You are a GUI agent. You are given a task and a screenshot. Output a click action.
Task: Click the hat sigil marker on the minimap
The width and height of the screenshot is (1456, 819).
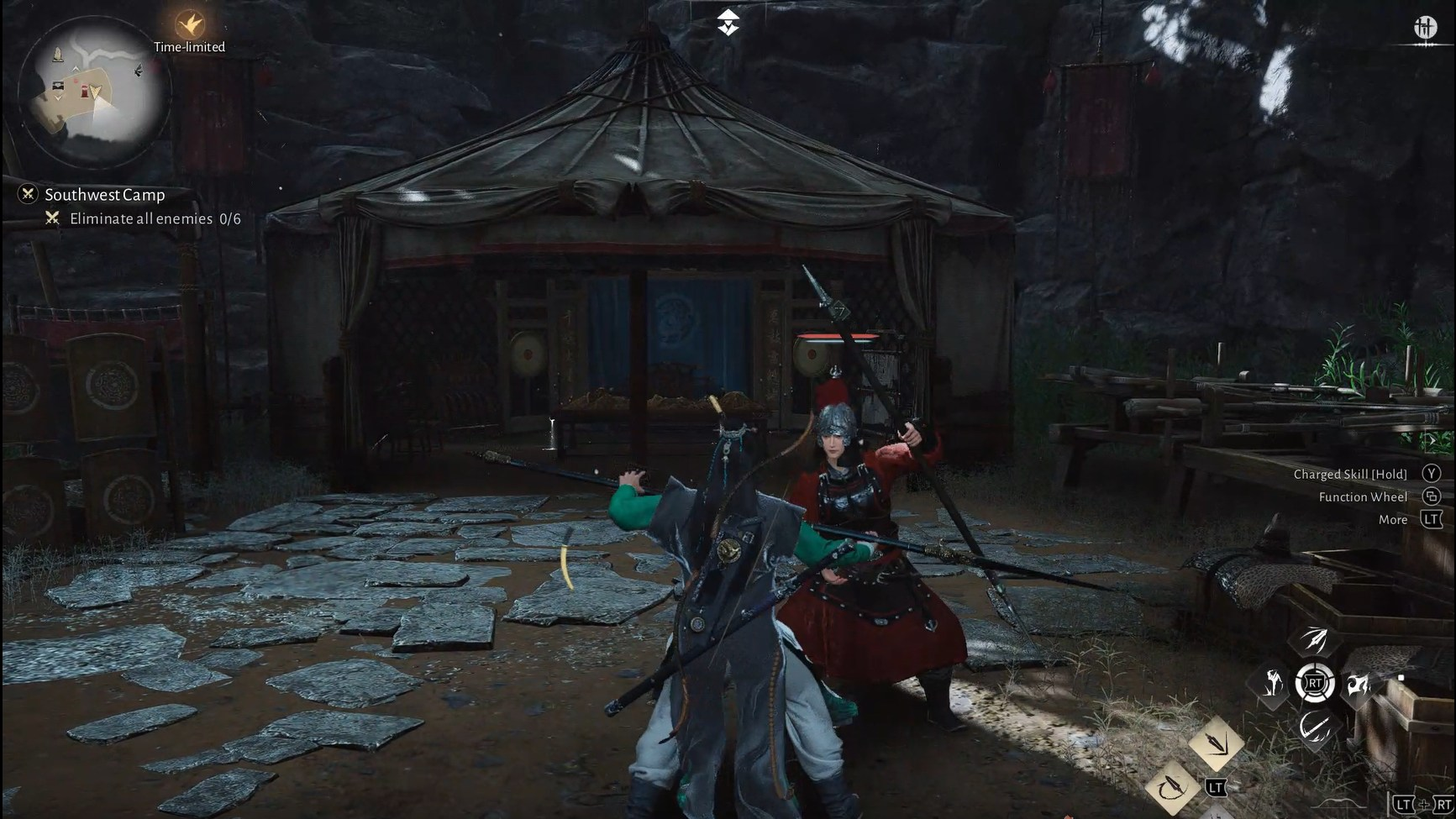coord(57,55)
